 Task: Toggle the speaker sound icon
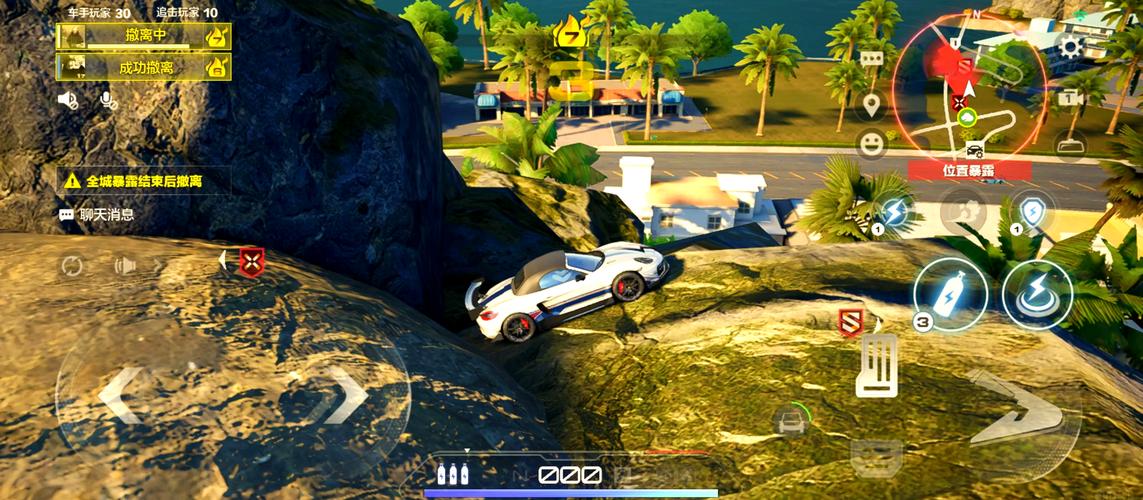point(68,99)
